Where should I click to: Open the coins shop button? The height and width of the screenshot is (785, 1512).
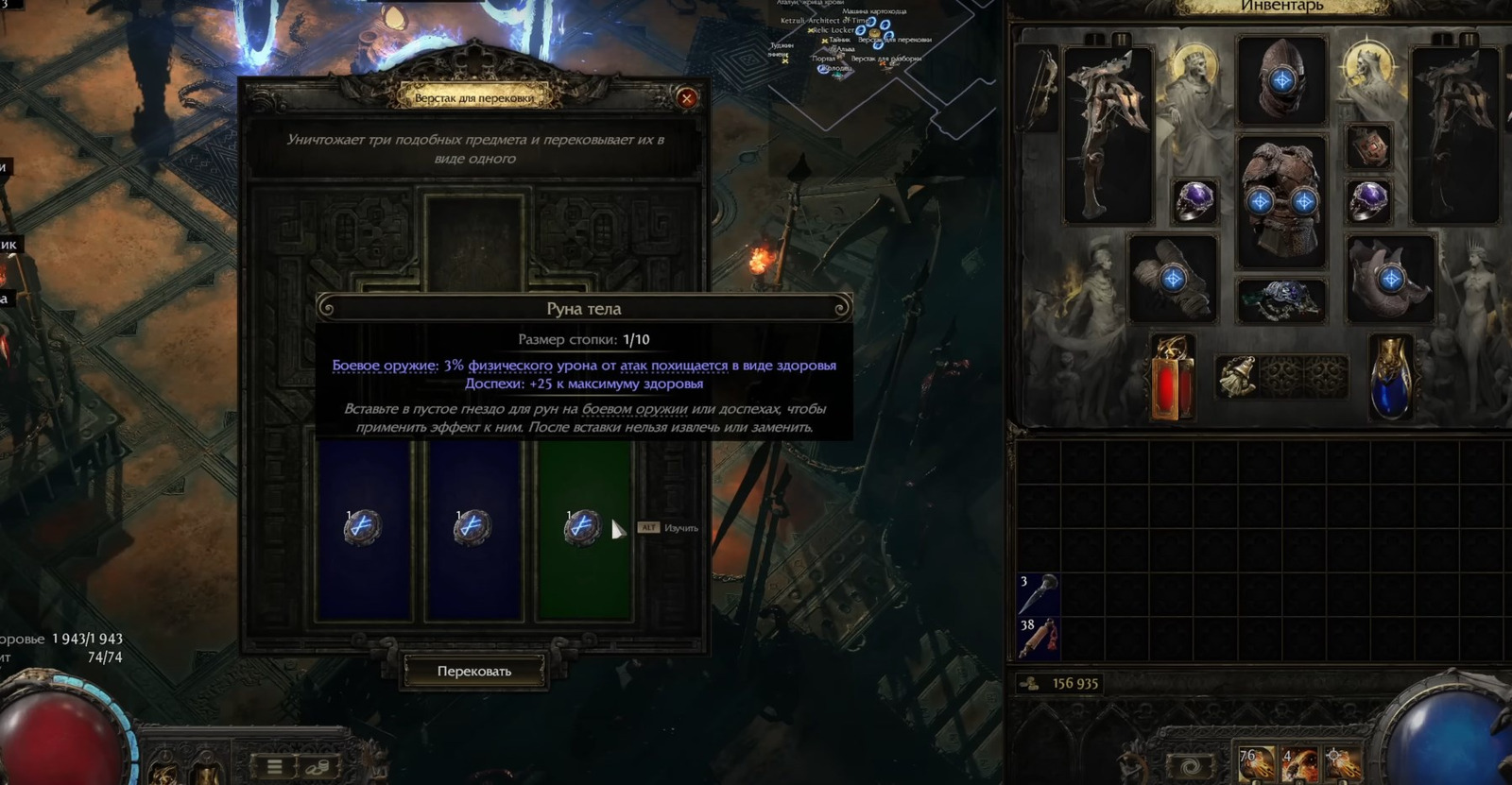318,765
